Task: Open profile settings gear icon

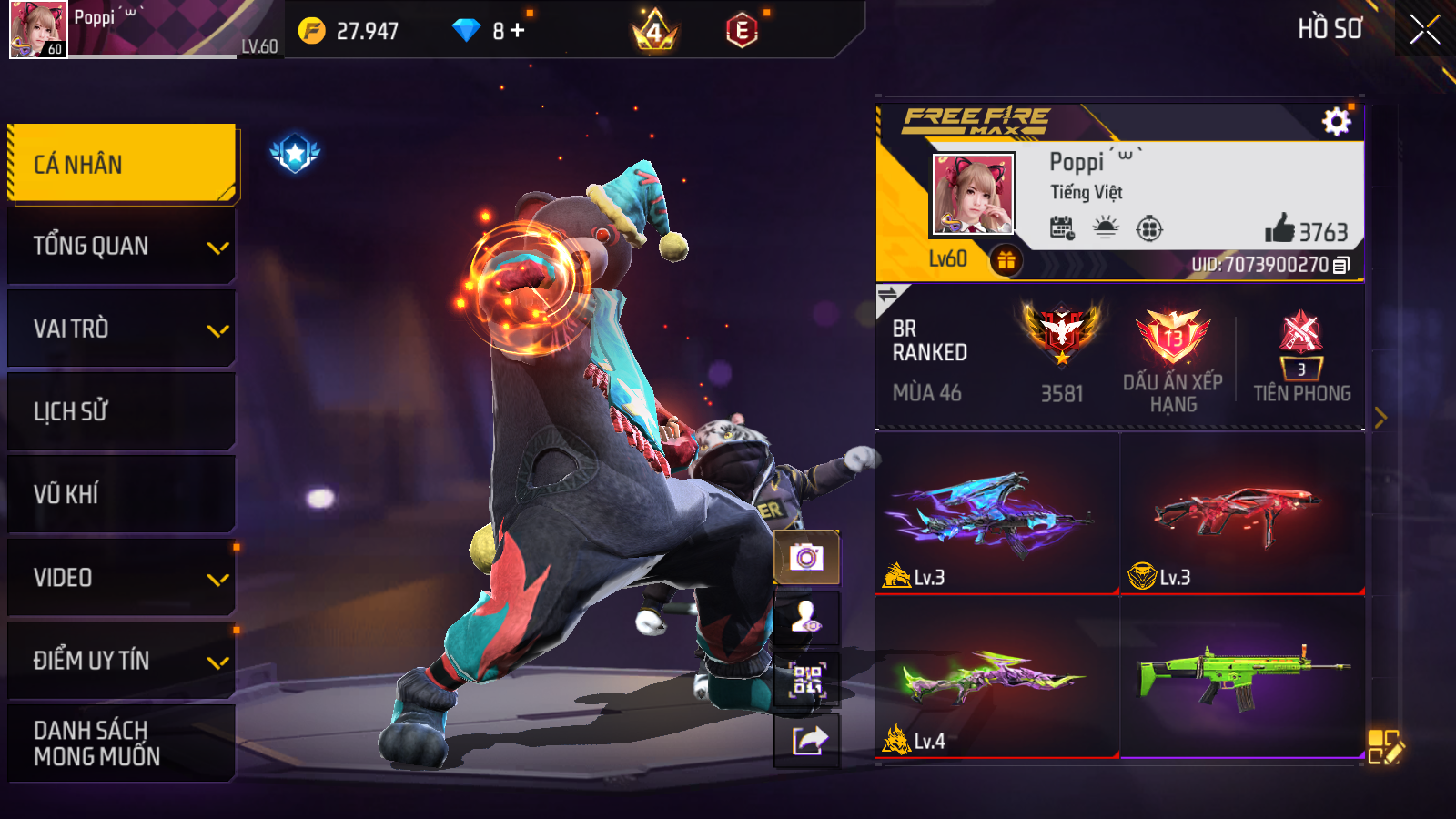Action: coord(1336,121)
